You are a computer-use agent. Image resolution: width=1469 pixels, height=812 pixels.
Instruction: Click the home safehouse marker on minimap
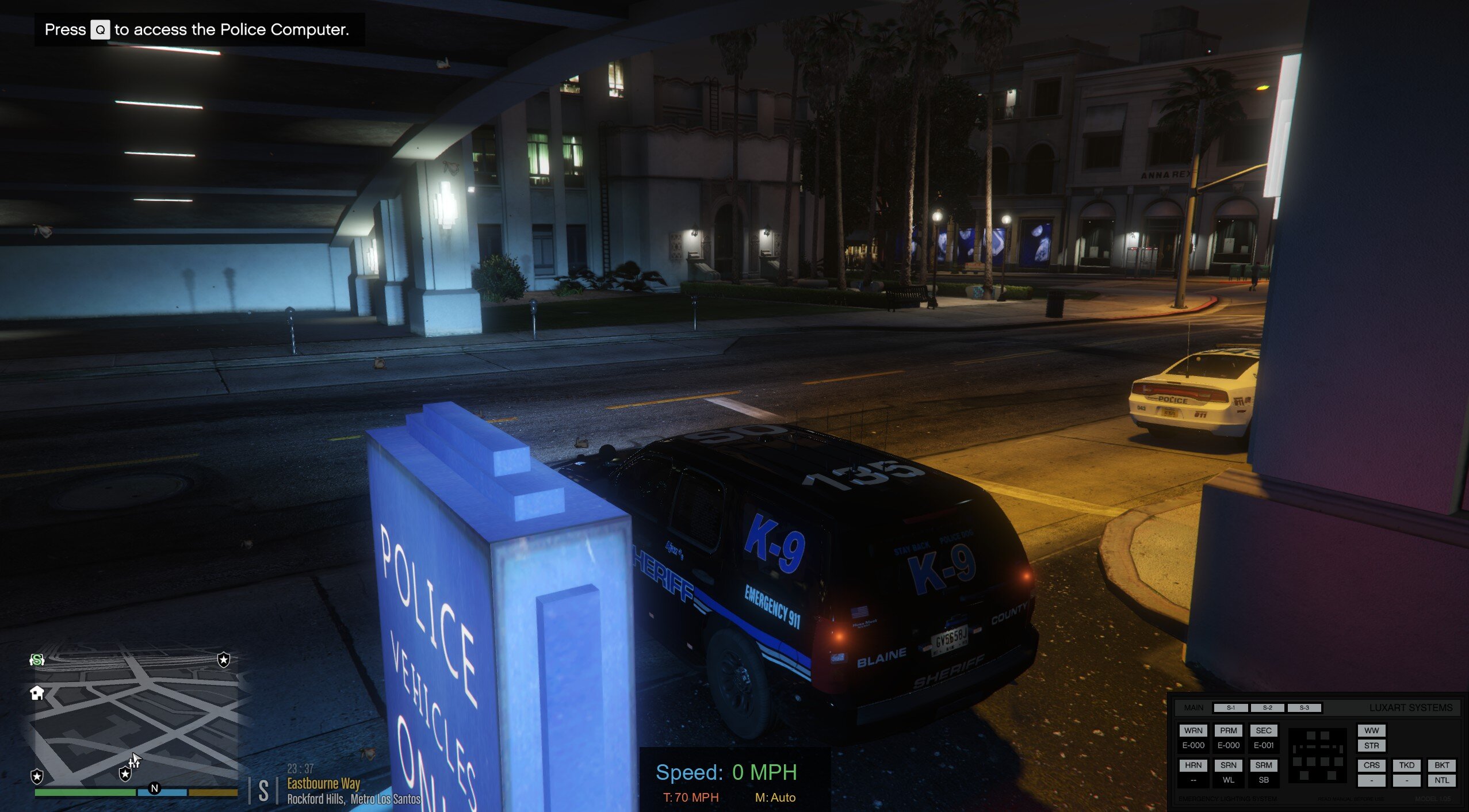[37, 693]
